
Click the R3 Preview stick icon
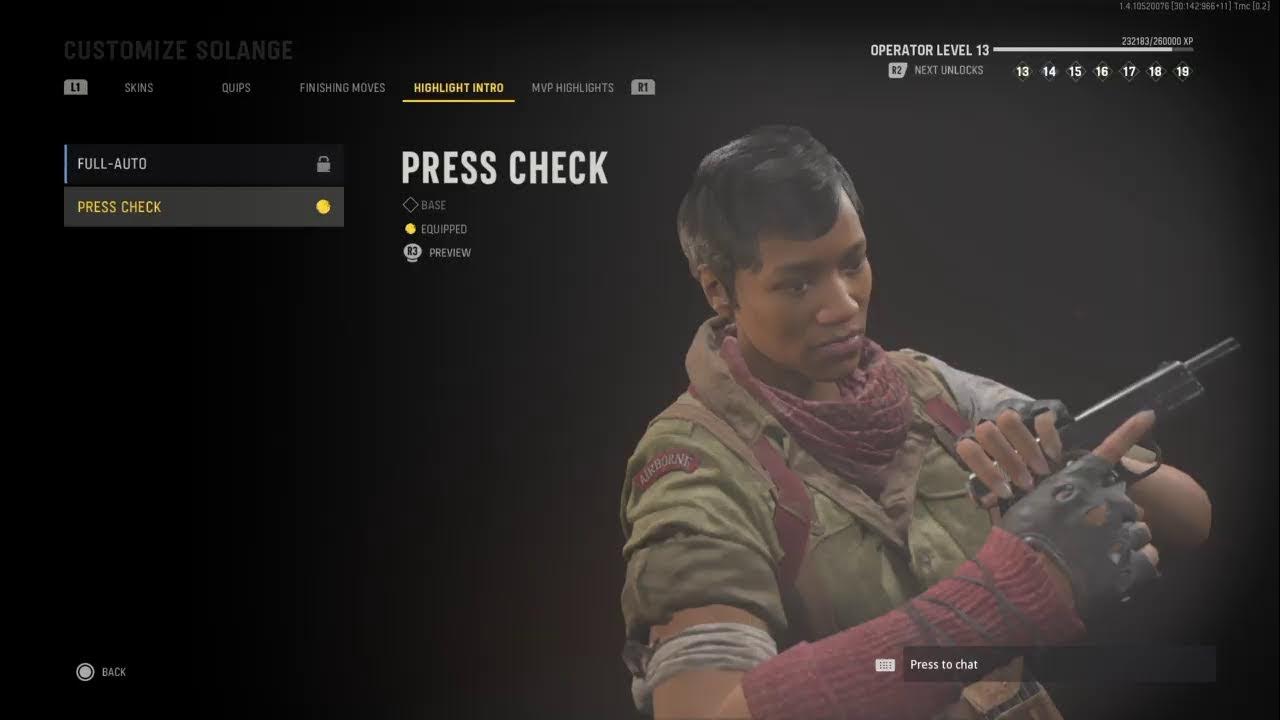pyautogui.click(x=412, y=252)
